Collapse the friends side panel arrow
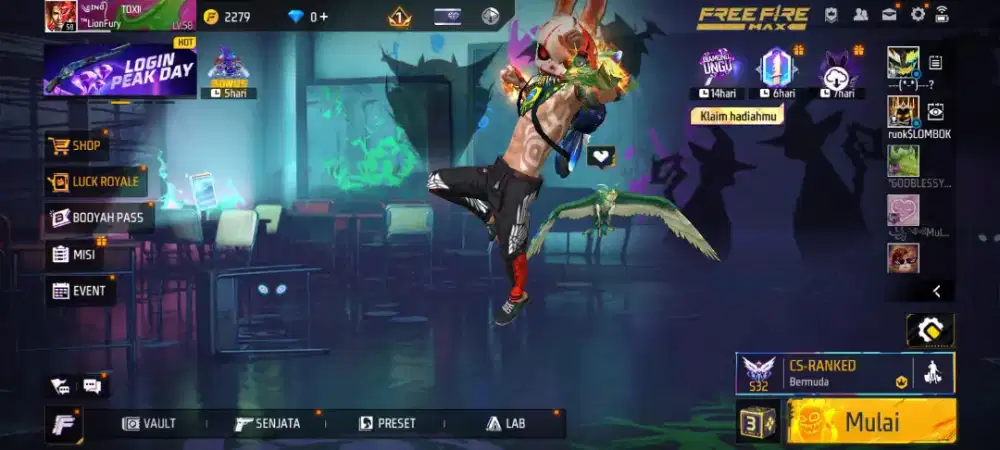Viewport: 1000px width, 450px height. point(936,291)
